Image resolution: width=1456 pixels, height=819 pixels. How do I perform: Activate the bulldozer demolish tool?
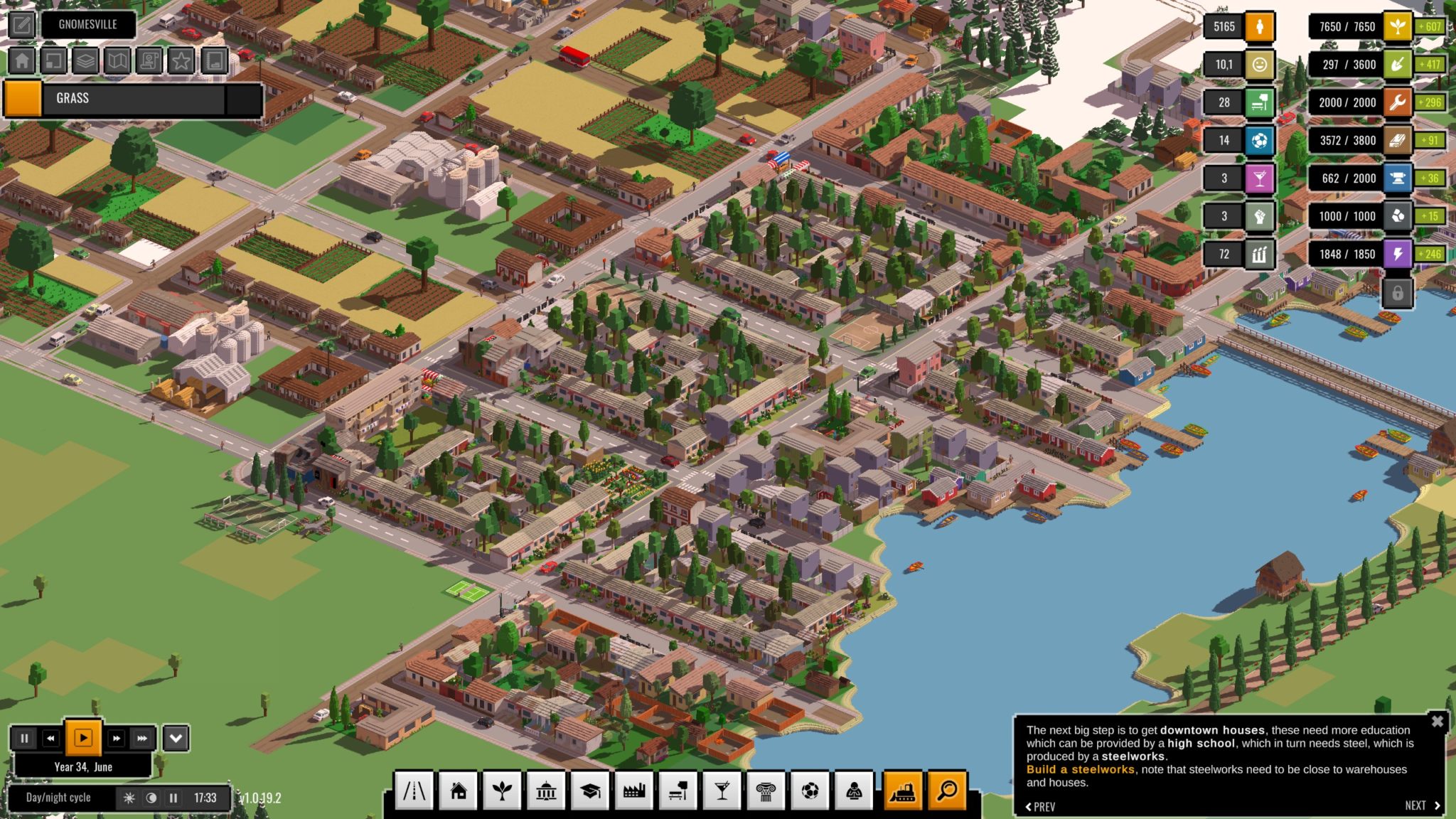pyautogui.click(x=902, y=791)
